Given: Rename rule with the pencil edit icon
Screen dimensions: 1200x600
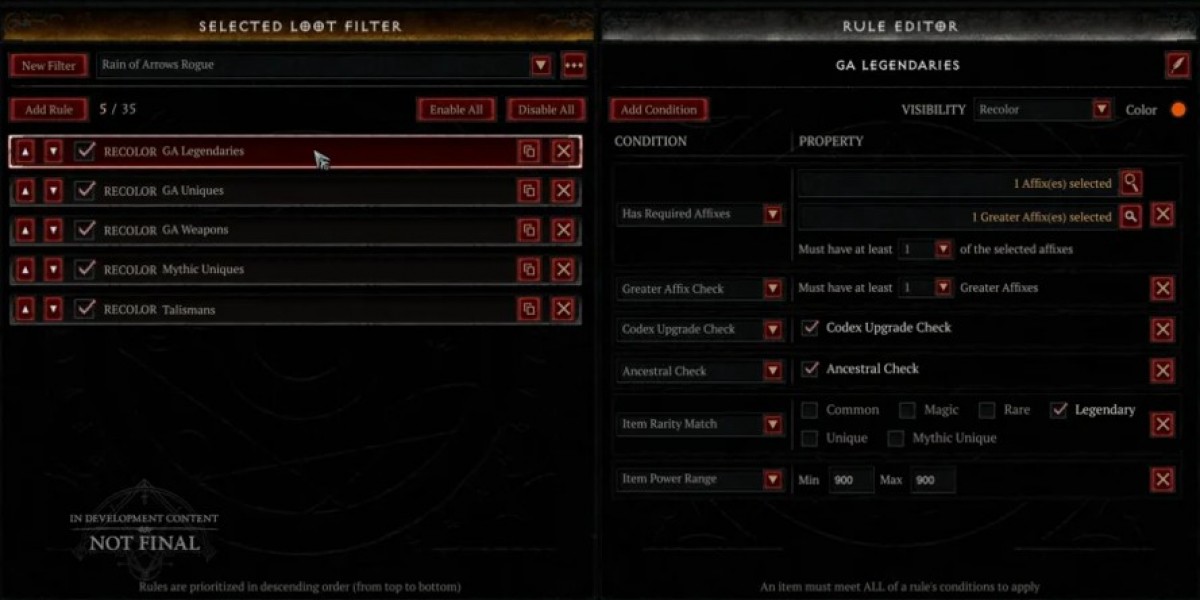Looking at the screenshot, I should pyautogui.click(x=1177, y=65).
